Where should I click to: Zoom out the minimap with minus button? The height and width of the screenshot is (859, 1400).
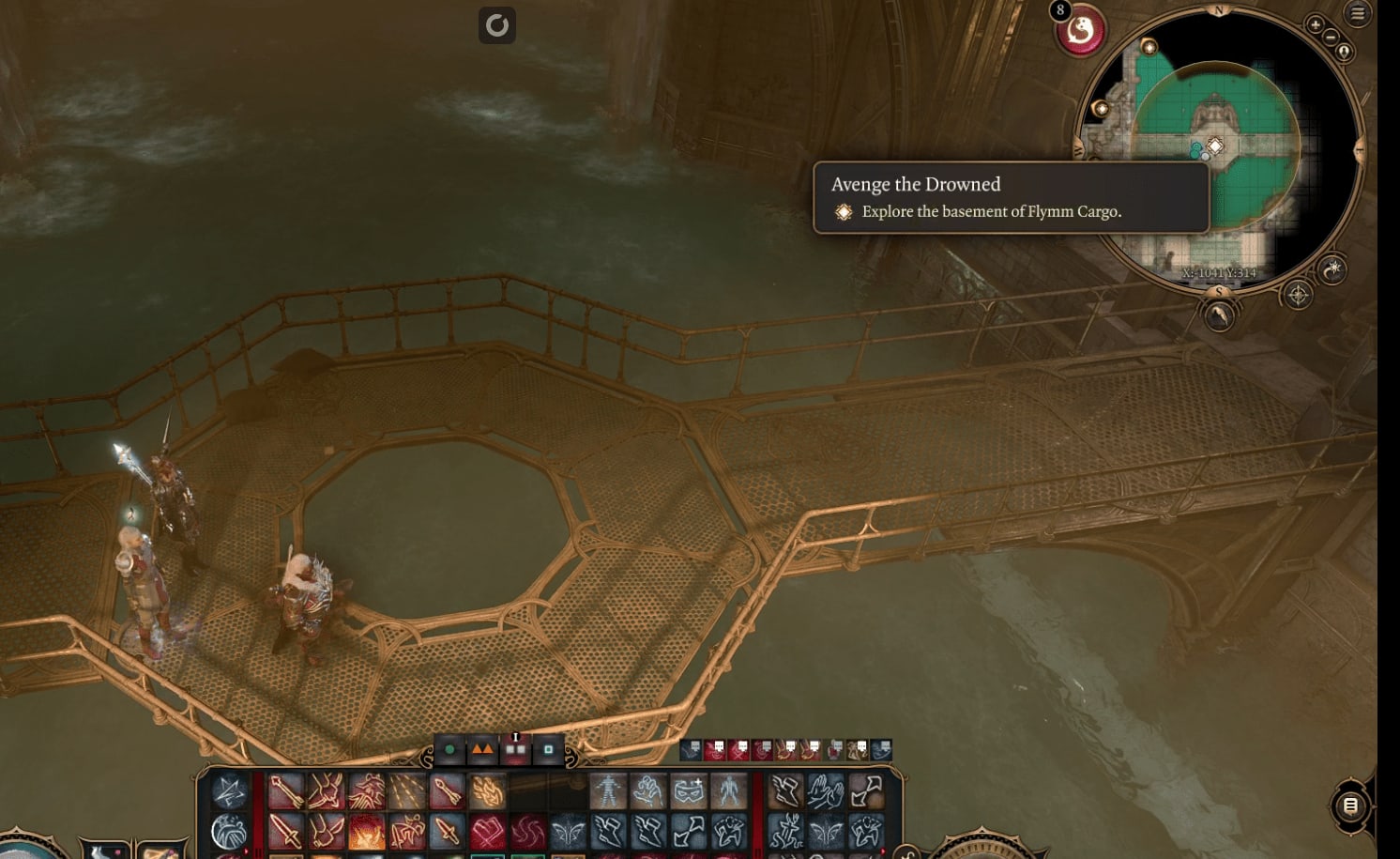point(1330,38)
